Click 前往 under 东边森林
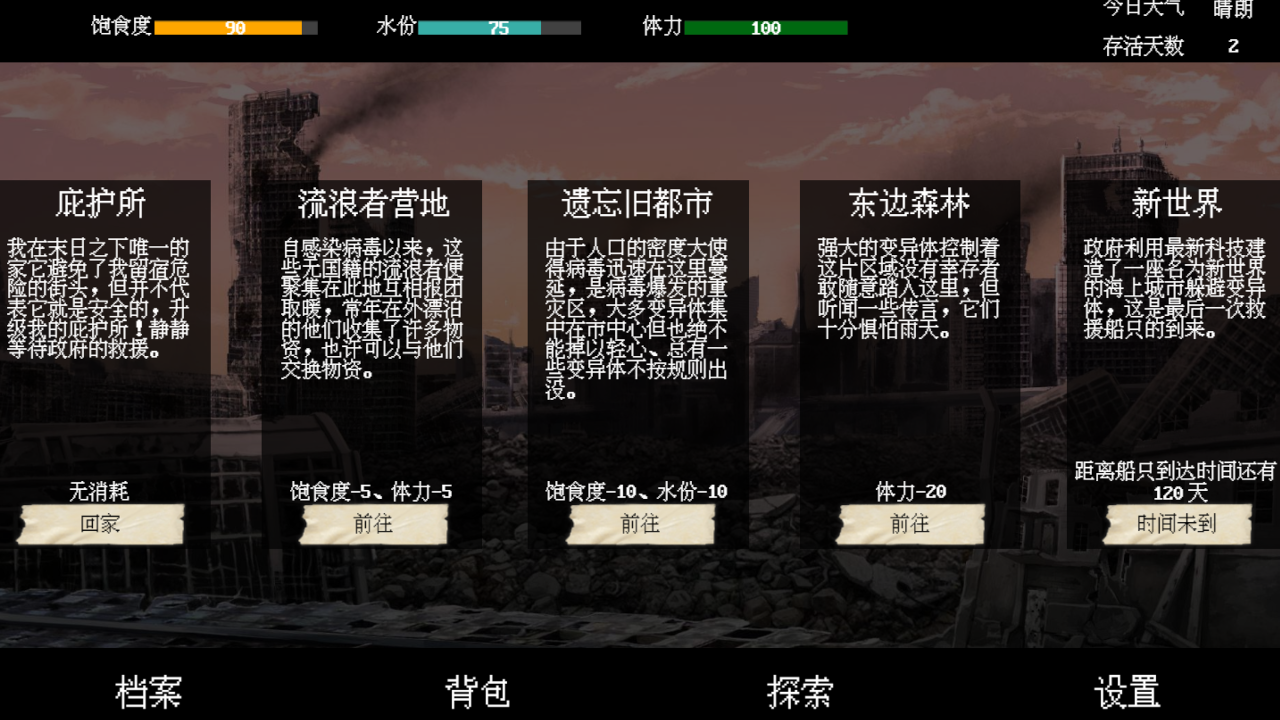This screenshot has height=720, width=1280. coord(909,524)
